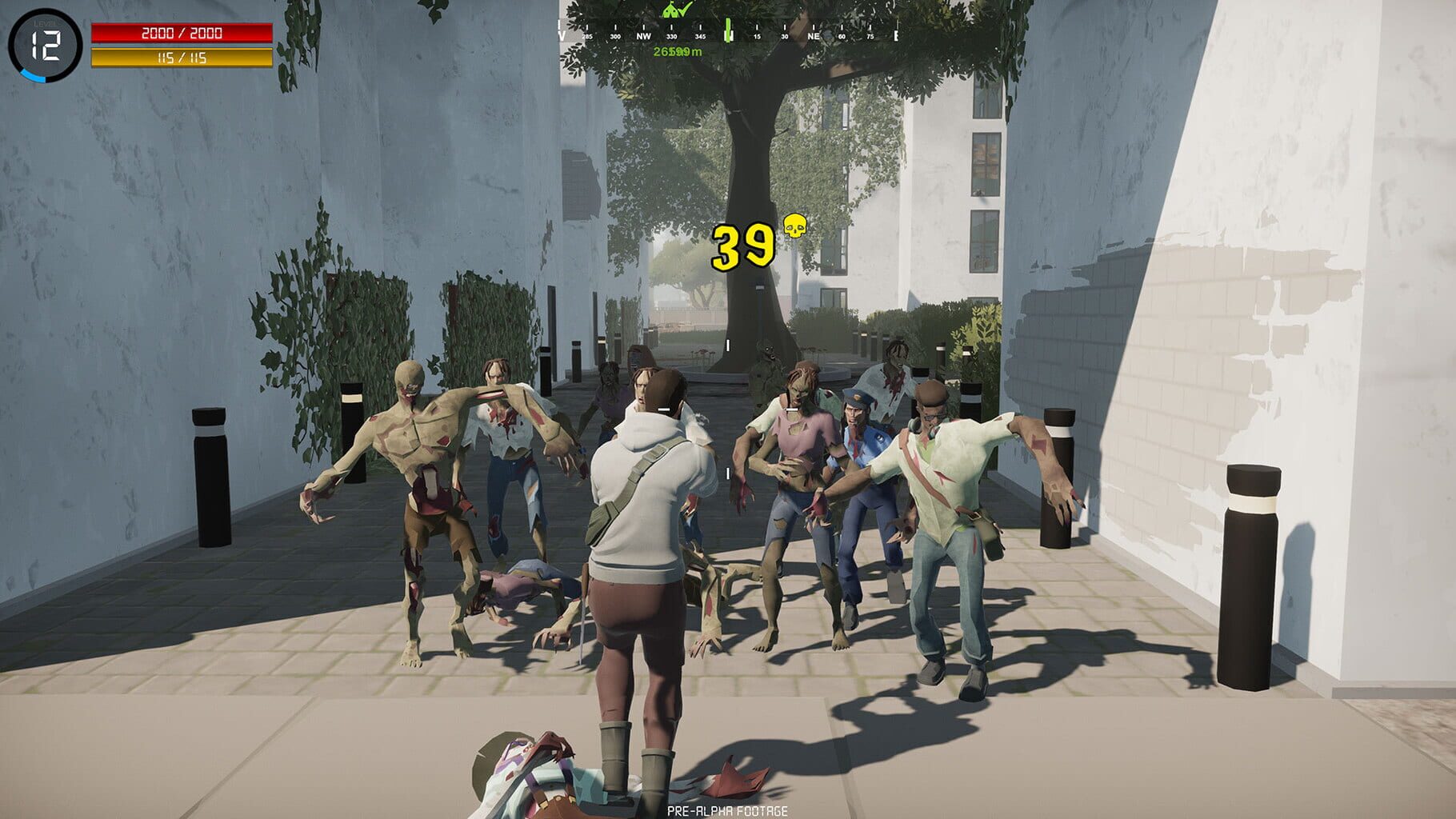Select the N heading marker on the compass
Viewport: 1456px width, 819px height.
point(727,36)
